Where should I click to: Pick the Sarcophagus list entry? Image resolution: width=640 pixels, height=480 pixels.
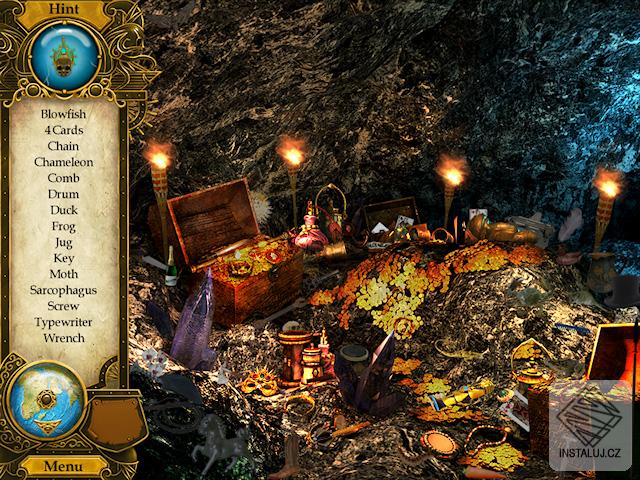(x=64, y=290)
